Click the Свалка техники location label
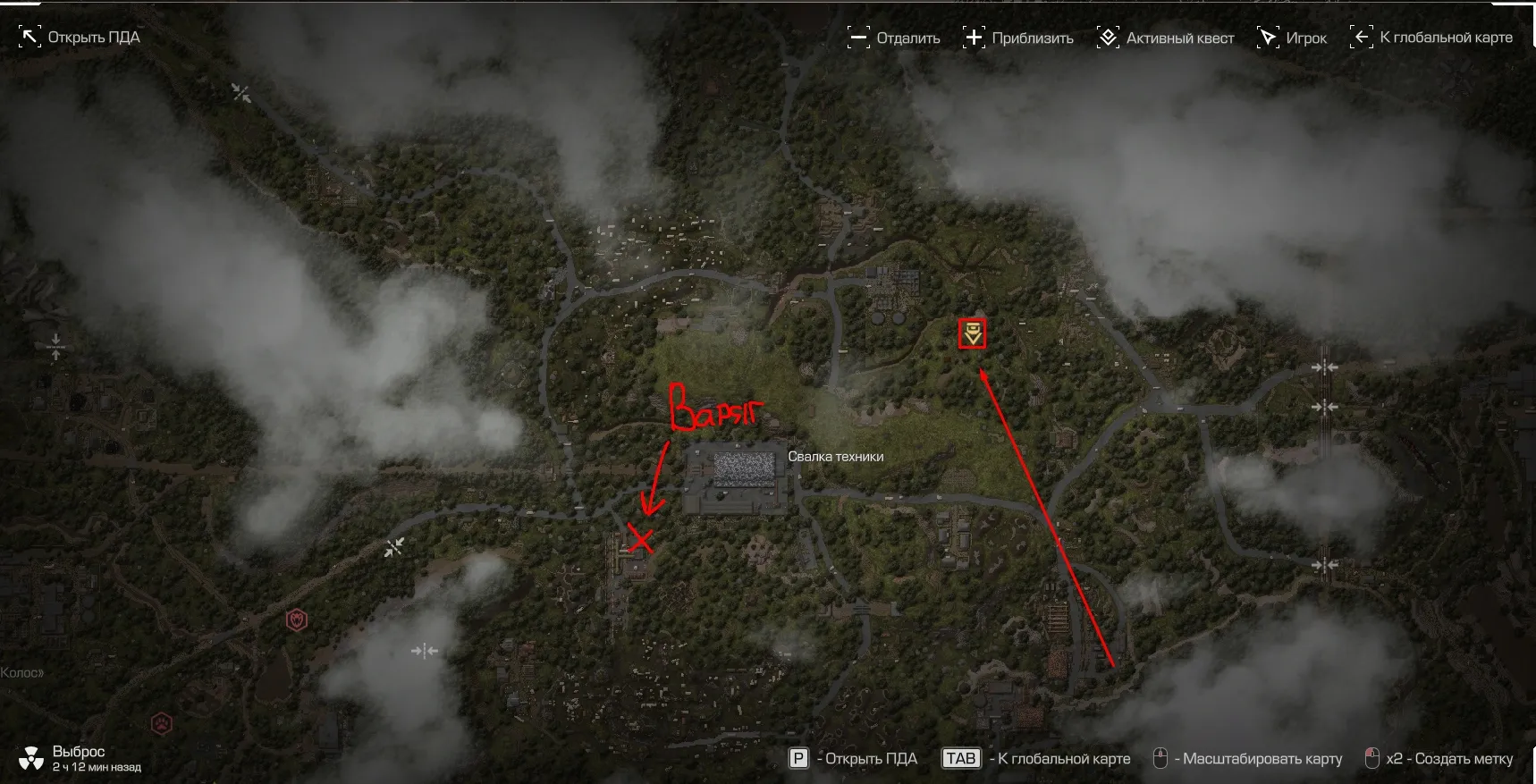This screenshot has height=784, width=1536. point(835,457)
